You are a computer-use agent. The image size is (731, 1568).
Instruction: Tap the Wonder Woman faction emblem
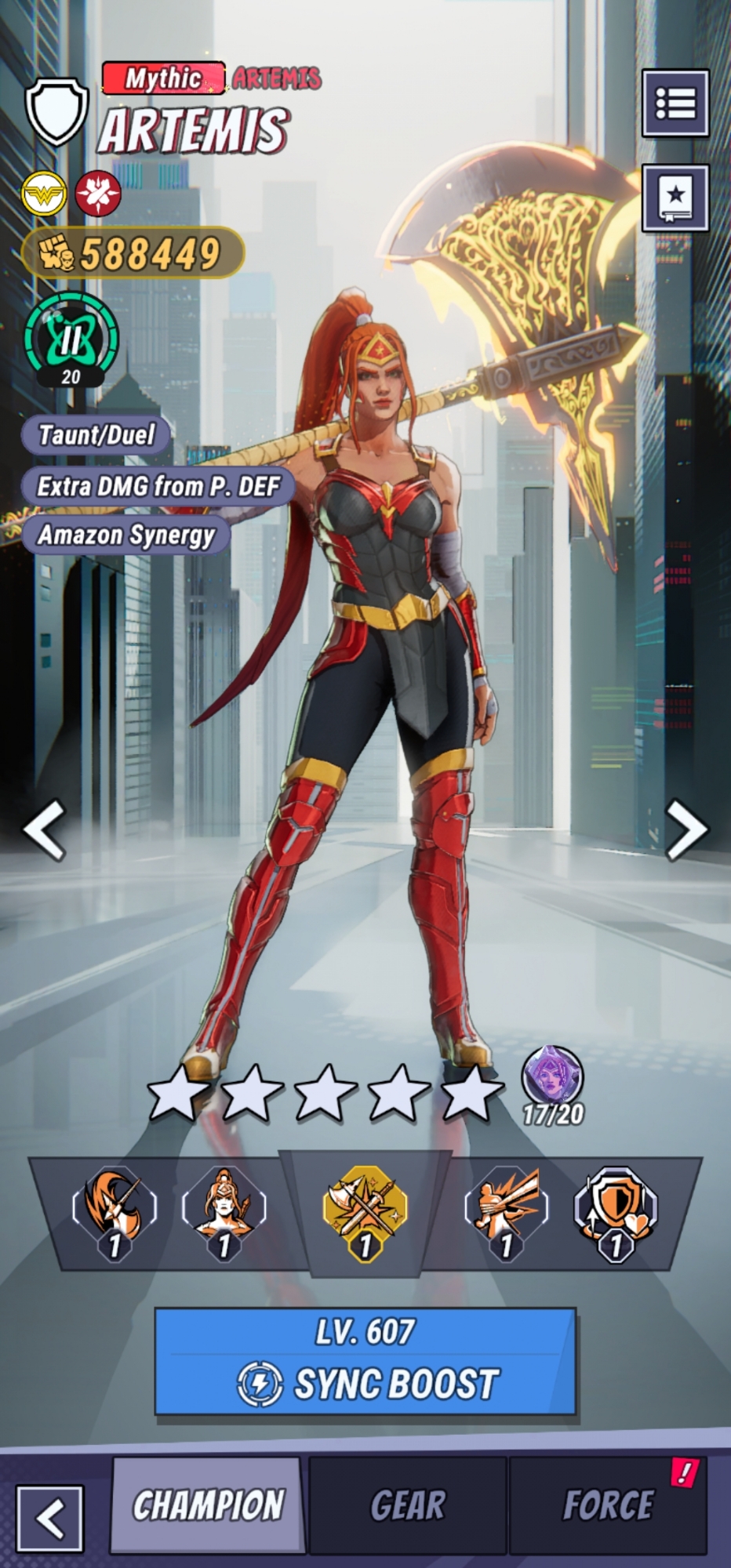tap(44, 194)
